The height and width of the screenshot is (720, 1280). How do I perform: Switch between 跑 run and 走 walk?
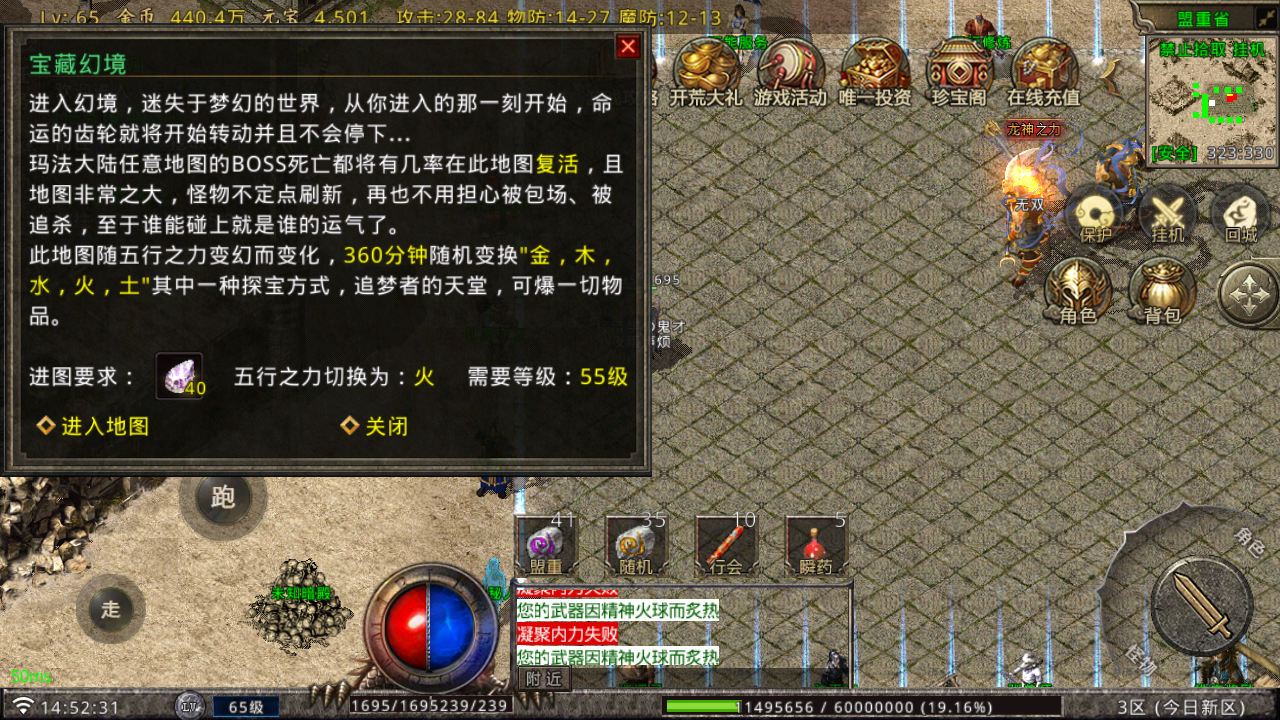[222, 497]
